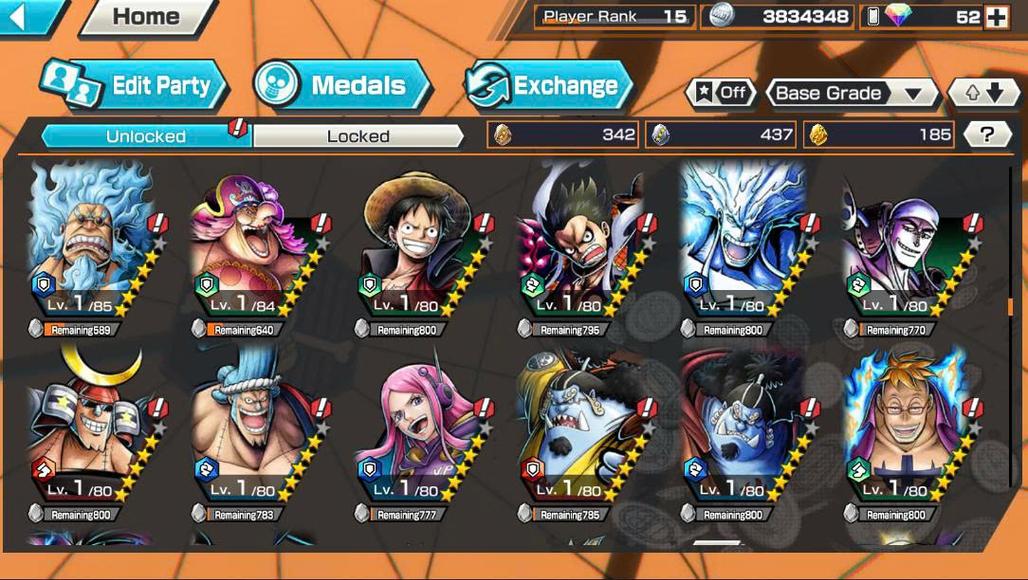Viewport: 1028px width, 580px height.
Task: Open the Medals screen
Action: pyautogui.click(x=342, y=86)
